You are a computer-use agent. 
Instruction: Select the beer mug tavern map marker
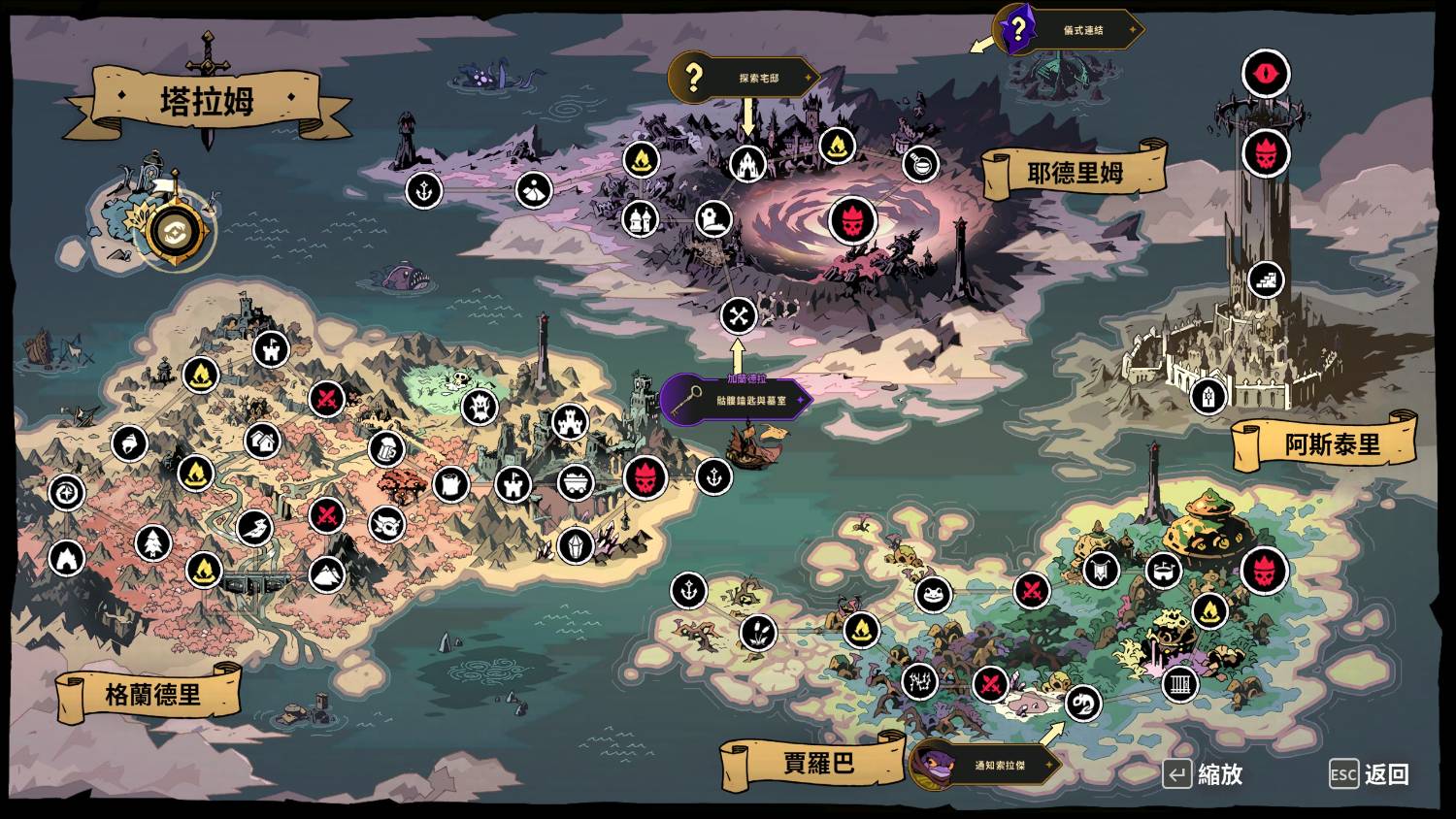point(386,448)
